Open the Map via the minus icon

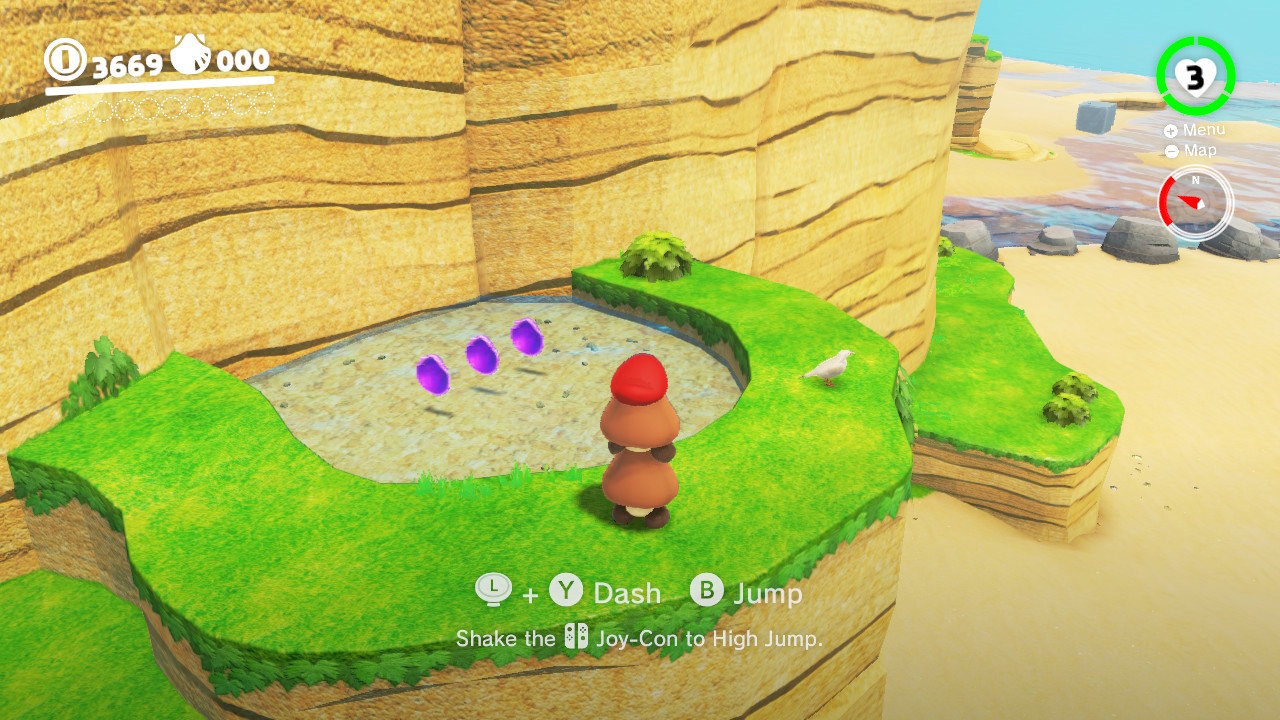click(1171, 150)
